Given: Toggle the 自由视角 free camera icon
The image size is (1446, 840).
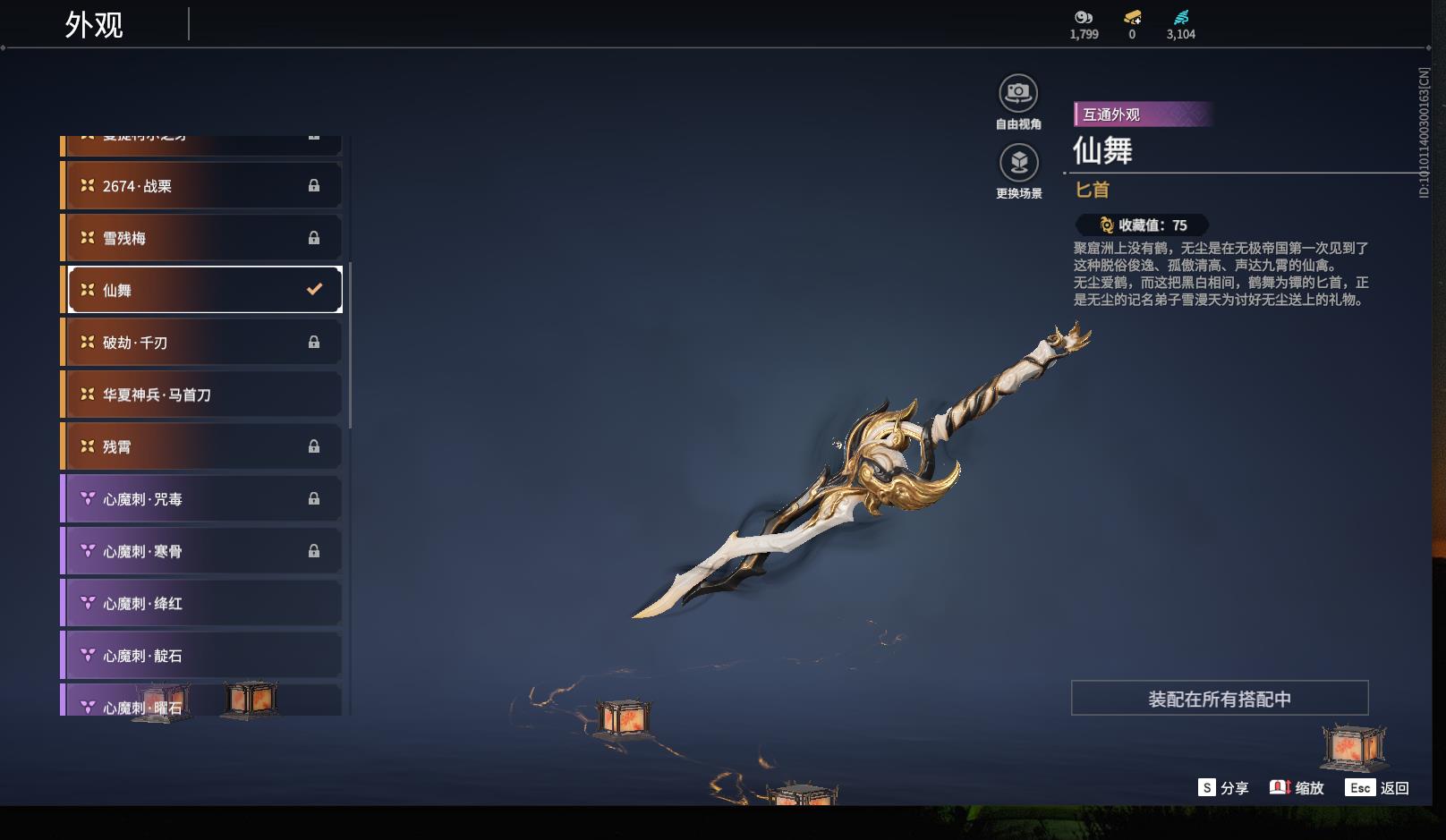Looking at the screenshot, I should coord(1018,93).
